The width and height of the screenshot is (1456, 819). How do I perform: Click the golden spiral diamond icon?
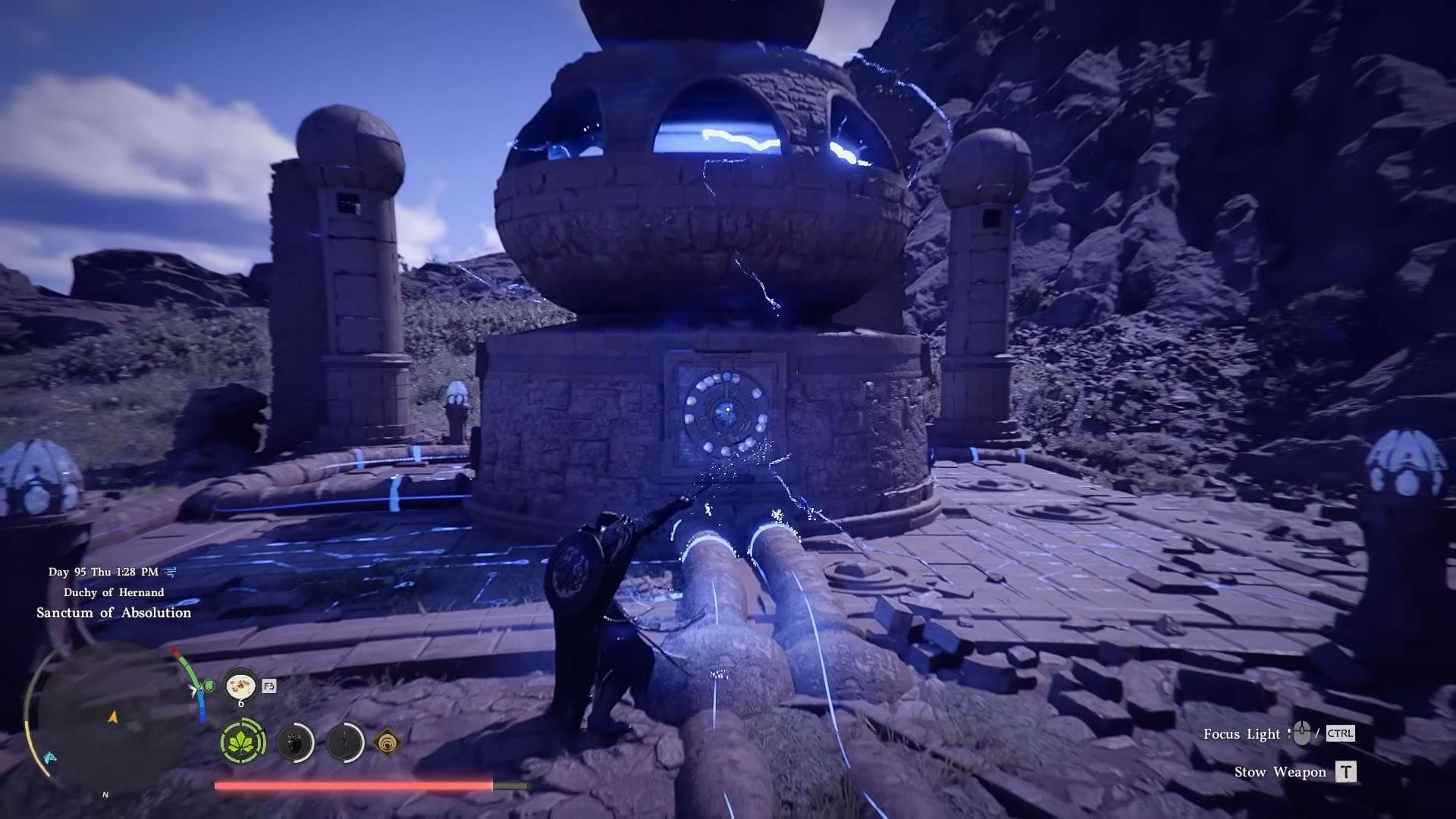pyautogui.click(x=388, y=742)
